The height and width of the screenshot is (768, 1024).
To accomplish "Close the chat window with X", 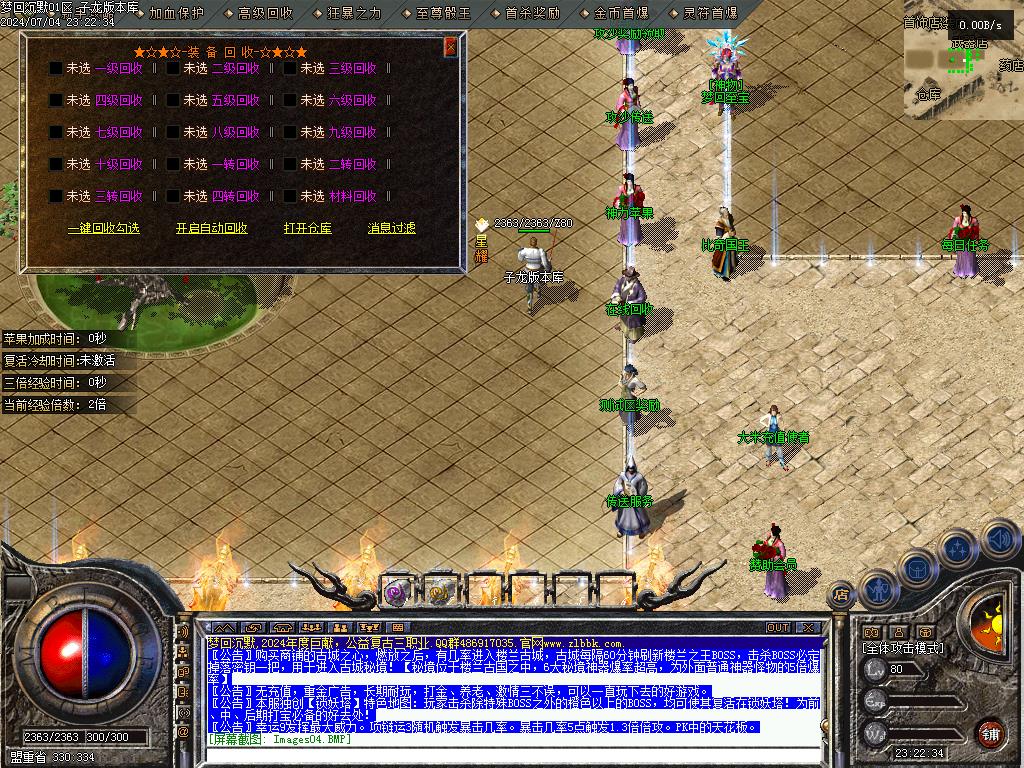I will [808, 627].
